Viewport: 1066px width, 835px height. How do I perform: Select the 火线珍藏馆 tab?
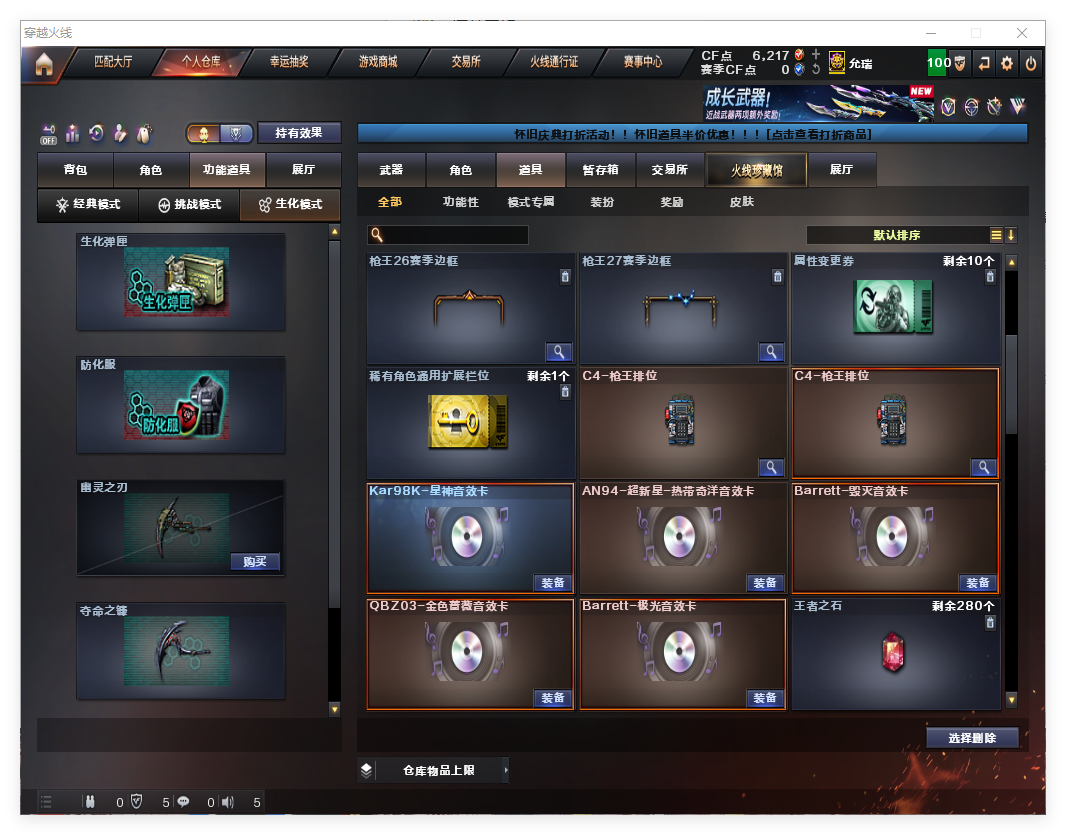click(x=756, y=170)
